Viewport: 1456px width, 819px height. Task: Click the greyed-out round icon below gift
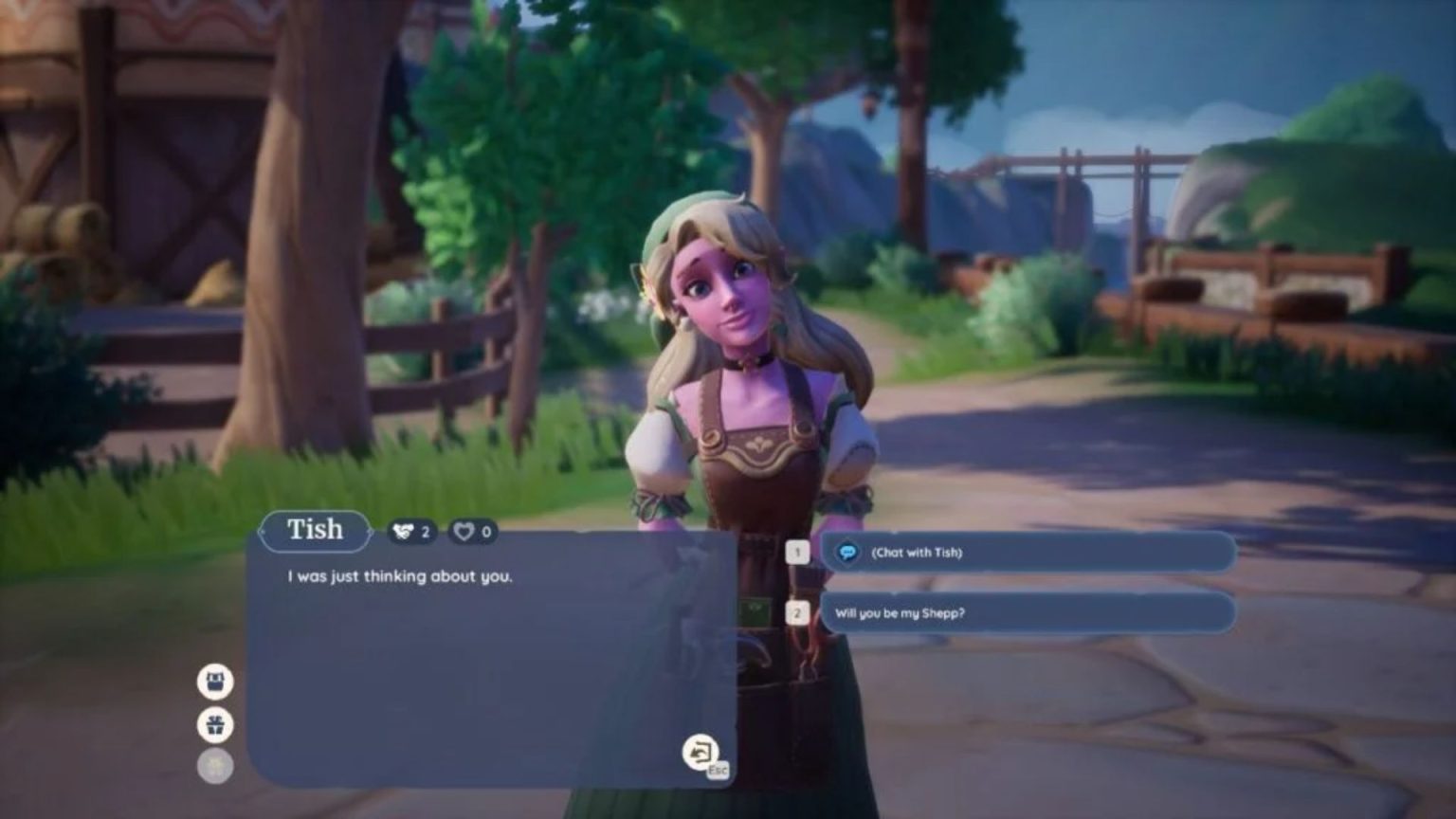point(215,766)
